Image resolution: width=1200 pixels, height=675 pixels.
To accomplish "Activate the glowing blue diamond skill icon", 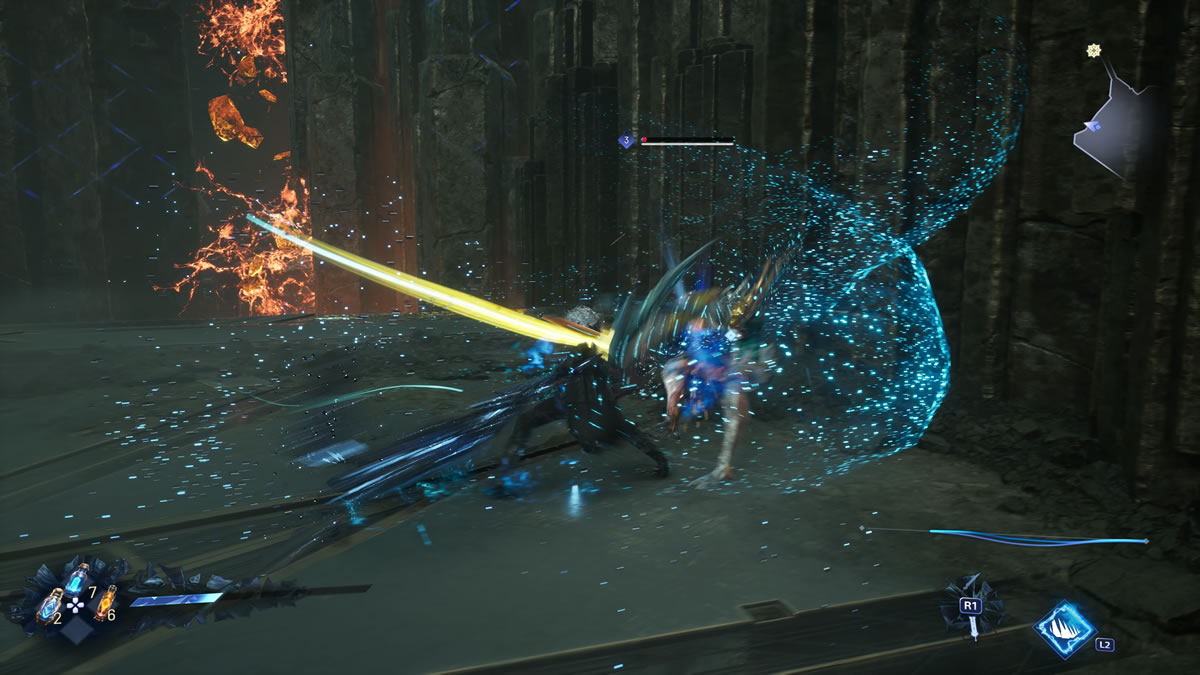I will tap(1063, 628).
